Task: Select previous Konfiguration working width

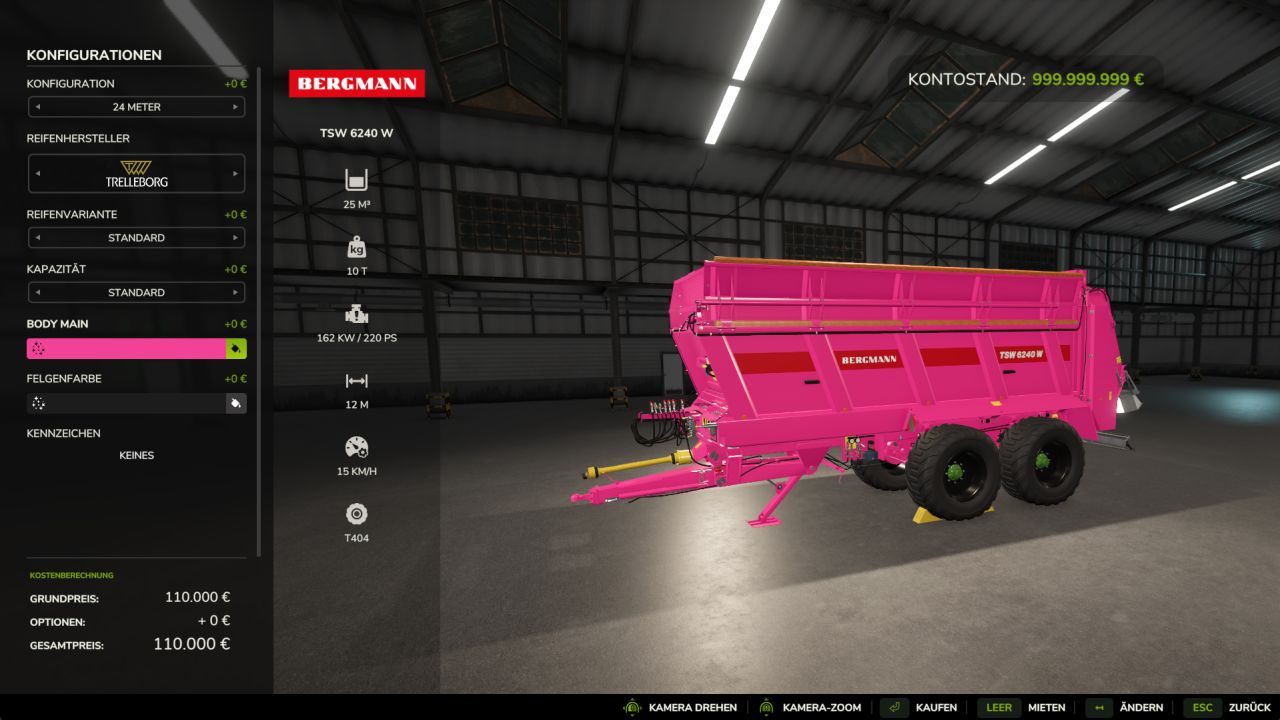Action: (x=38, y=107)
